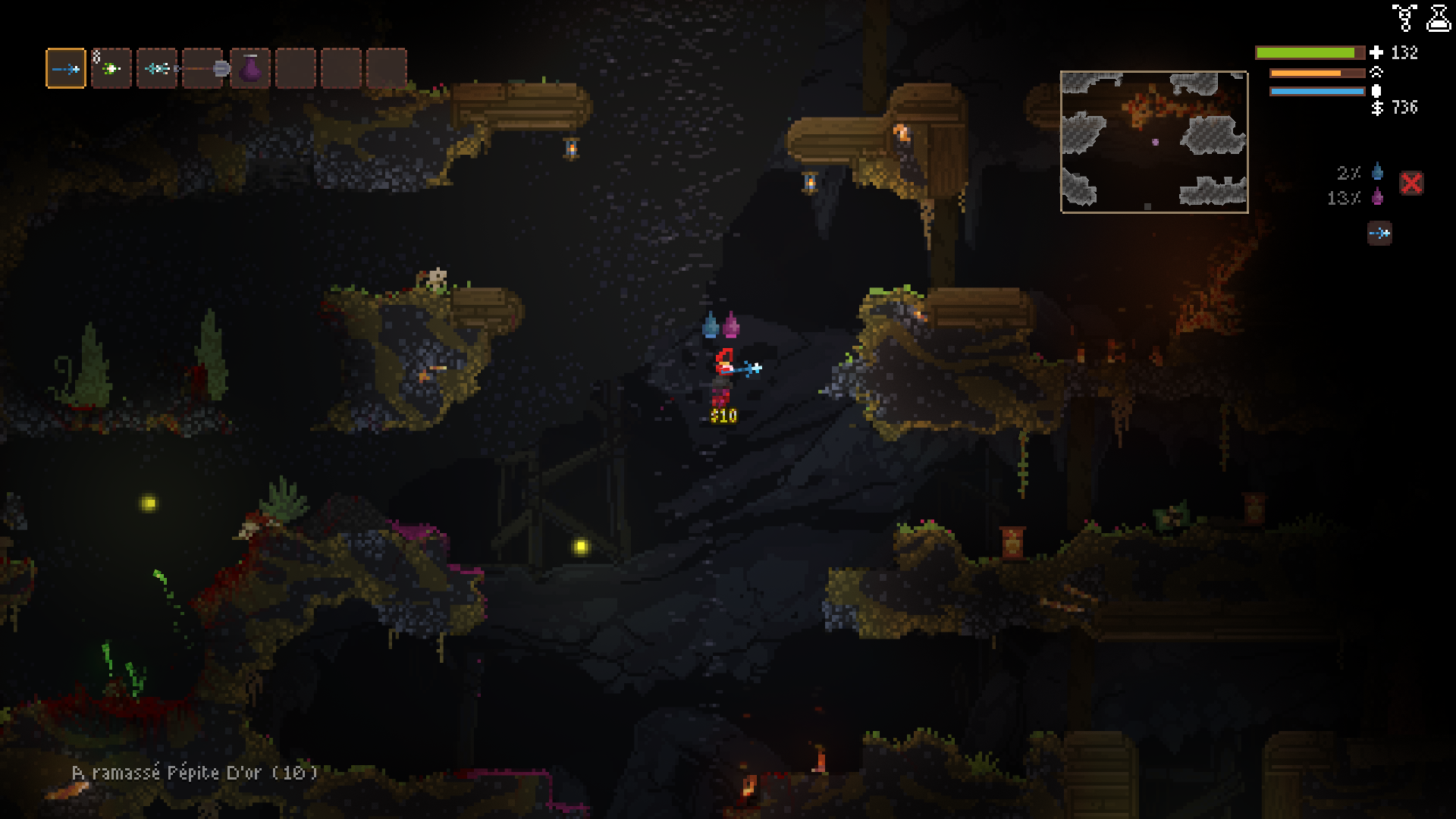
Task: Inspect the blue arrow spell icon
Action: [1379, 233]
